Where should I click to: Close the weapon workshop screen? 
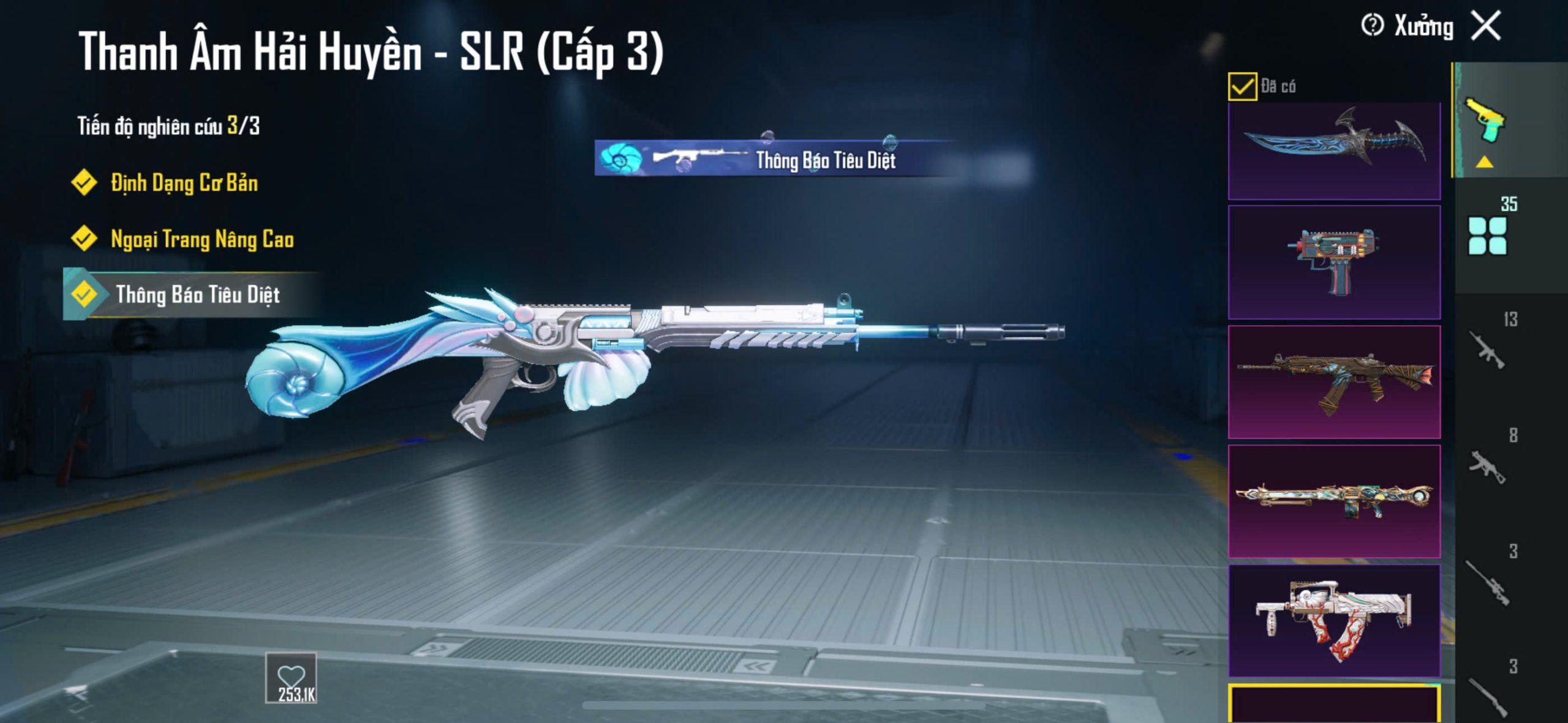pos(1487,26)
